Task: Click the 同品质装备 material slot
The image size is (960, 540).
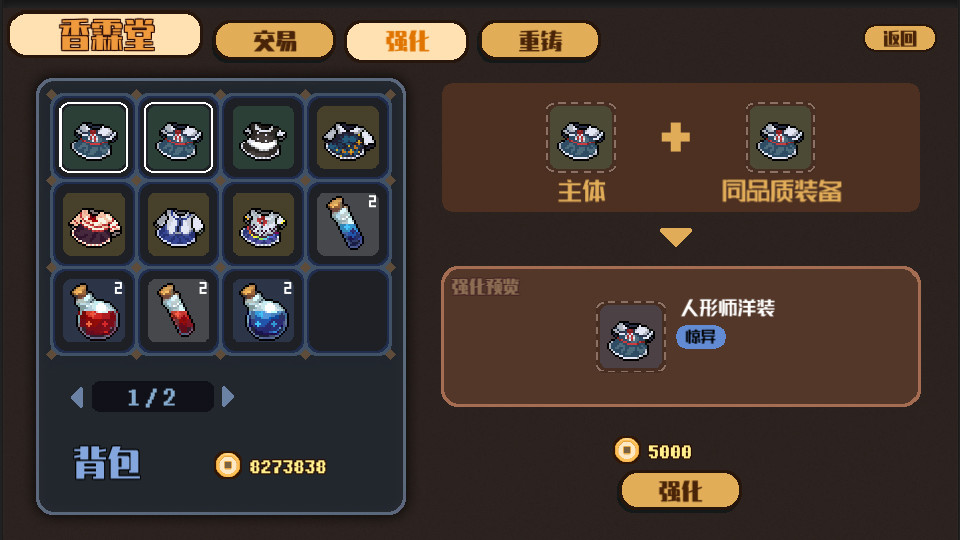Action: pyautogui.click(x=780, y=138)
